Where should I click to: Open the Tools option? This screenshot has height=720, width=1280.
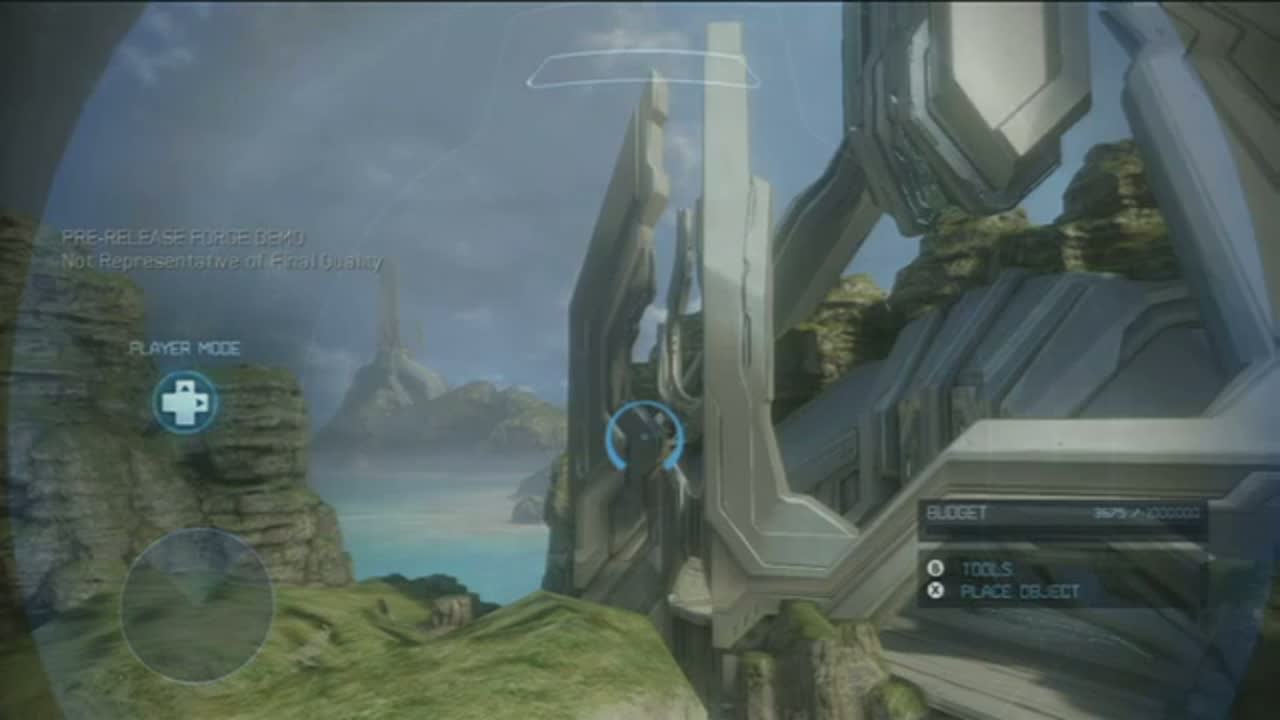tap(986, 568)
